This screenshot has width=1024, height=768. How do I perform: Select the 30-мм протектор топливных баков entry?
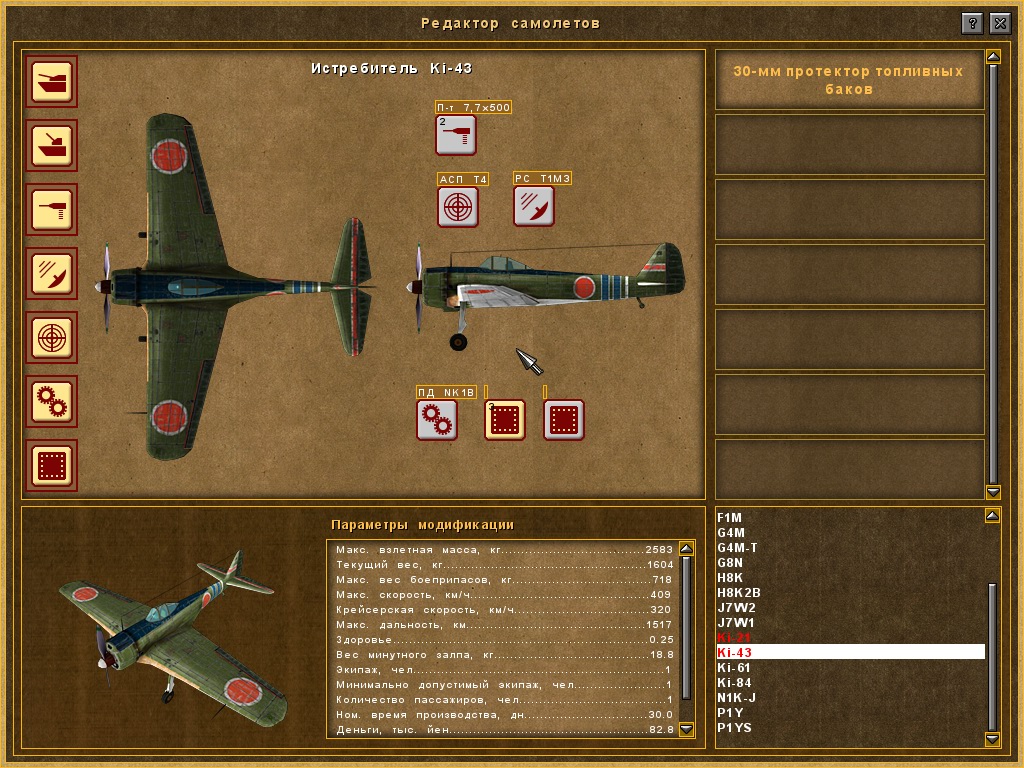pyautogui.click(x=848, y=80)
